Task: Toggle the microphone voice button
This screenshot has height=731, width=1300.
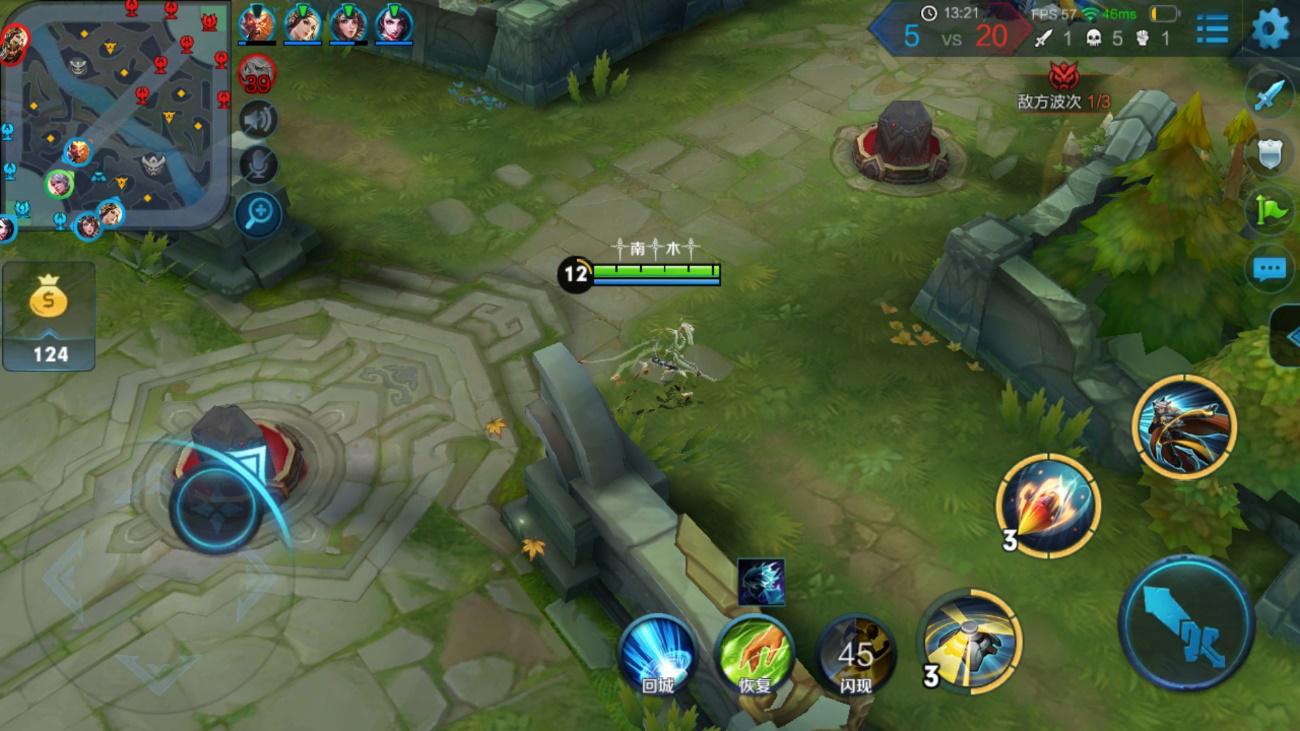Action: click(x=258, y=166)
